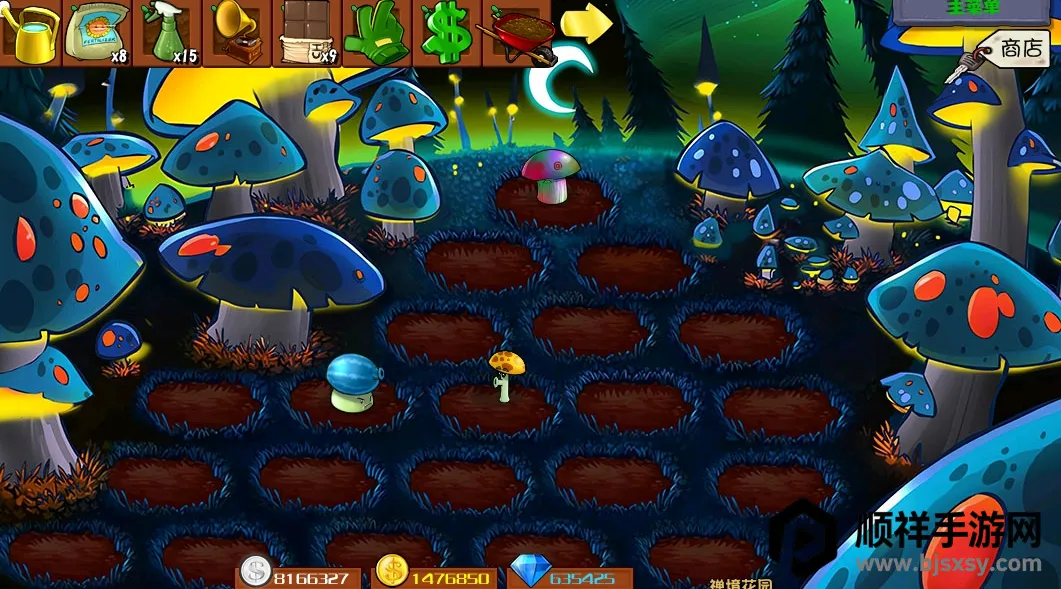Activate the green dollar sign sell tool

[445, 32]
